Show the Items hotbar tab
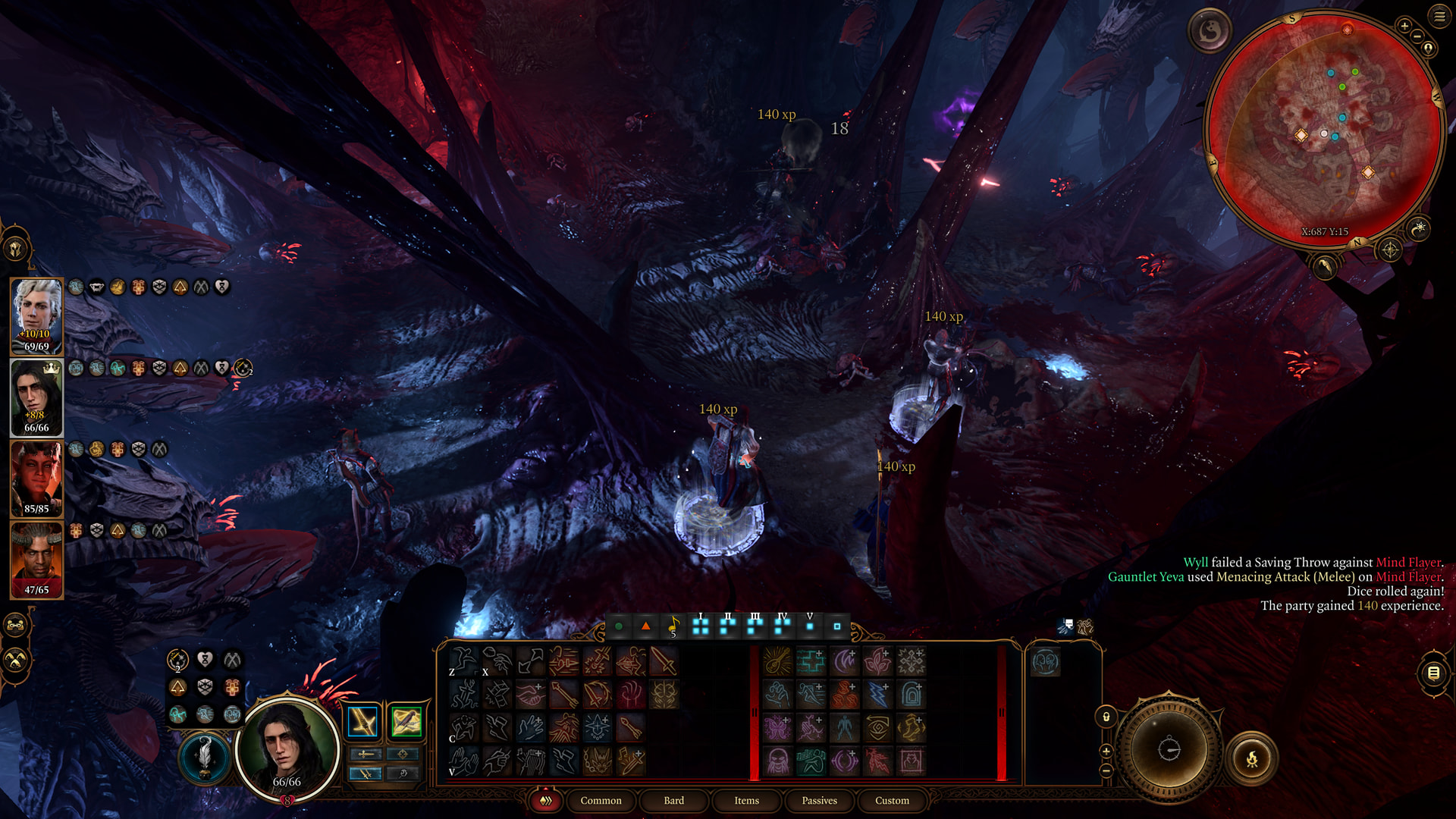Image resolution: width=1456 pixels, height=819 pixels. click(746, 801)
